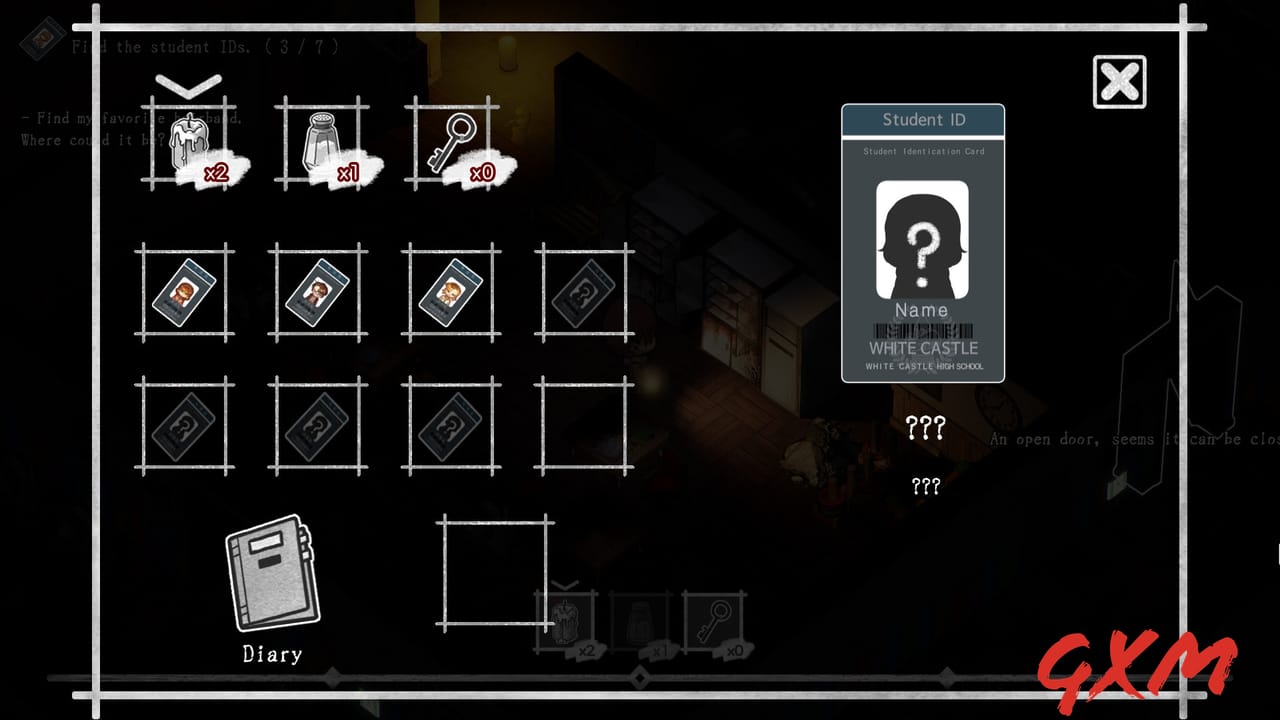Click the fourth undiscovered student ID slot
The width and height of the screenshot is (1280, 720).
coord(582,293)
